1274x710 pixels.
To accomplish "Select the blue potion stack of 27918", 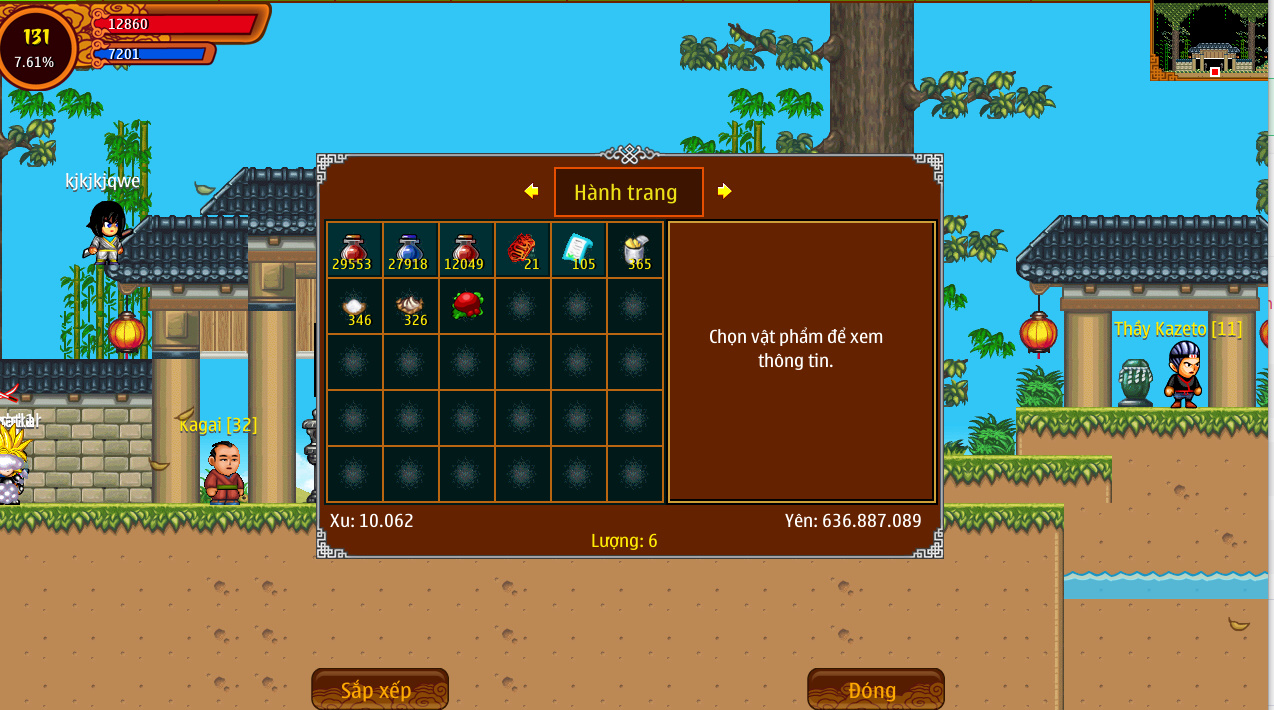I will tap(411, 250).
